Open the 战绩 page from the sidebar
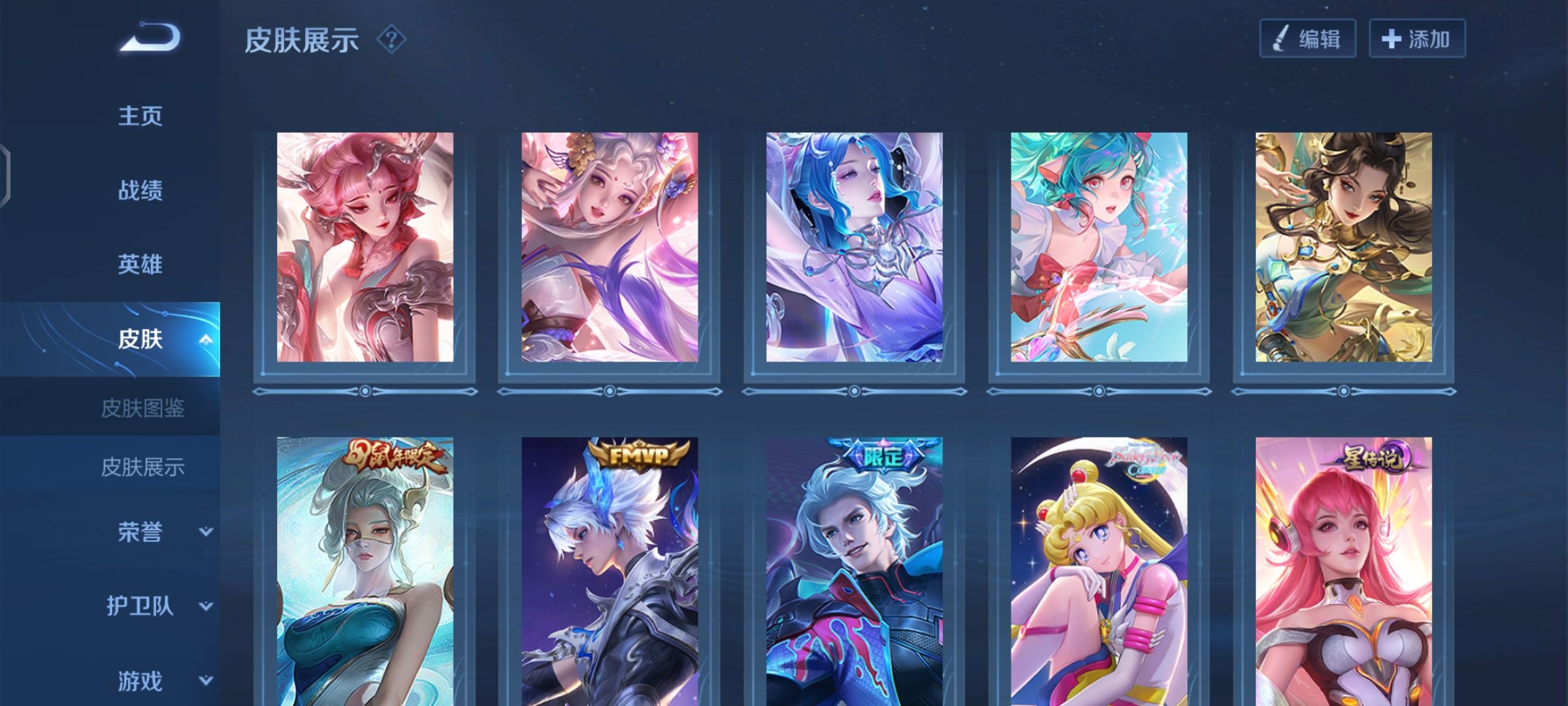Image resolution: width=1568 pixels, height=706 pixels. [140, 190]
